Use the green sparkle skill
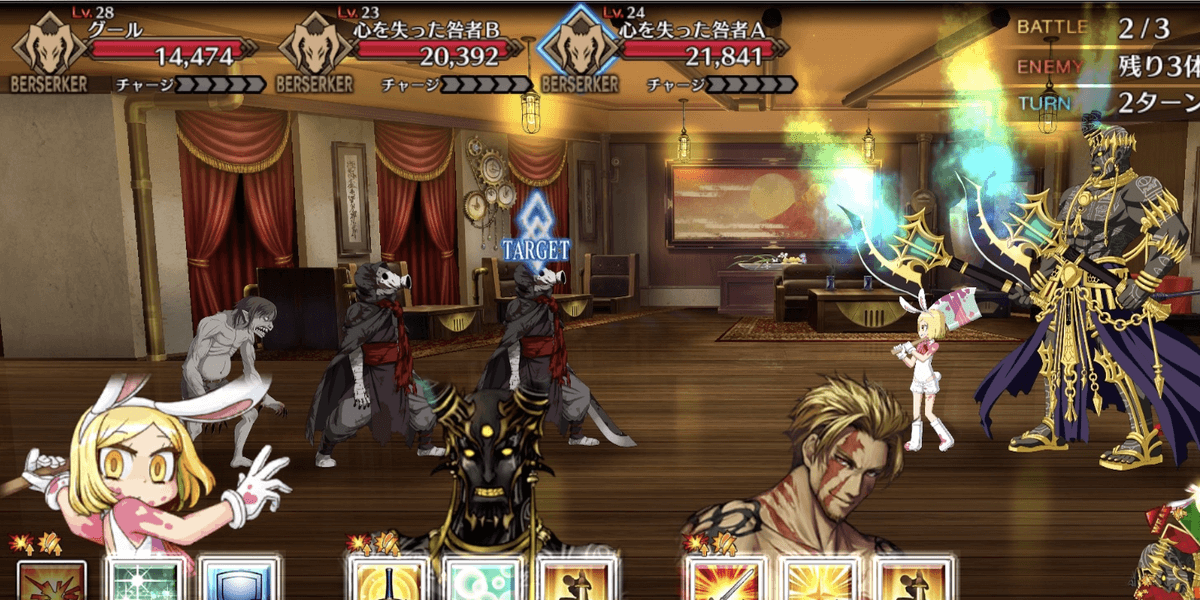Image resolution: width=1200 pixels, height=600 pixels. (145, 582)
